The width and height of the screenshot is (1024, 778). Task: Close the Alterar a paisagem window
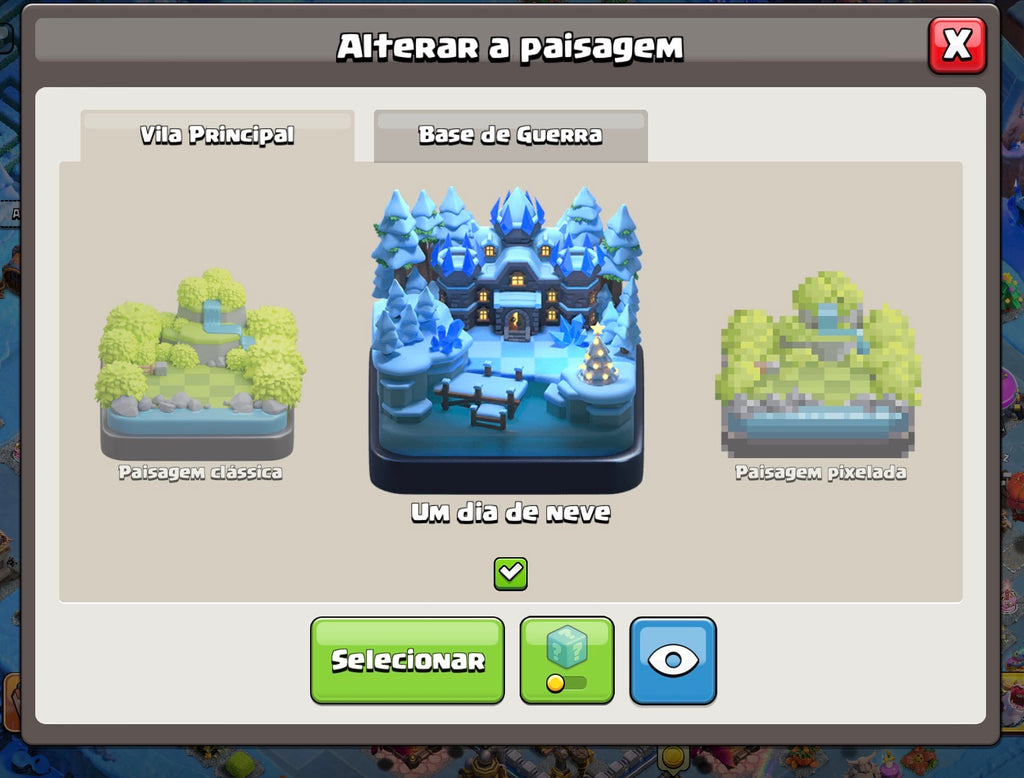tap(957, 45)
